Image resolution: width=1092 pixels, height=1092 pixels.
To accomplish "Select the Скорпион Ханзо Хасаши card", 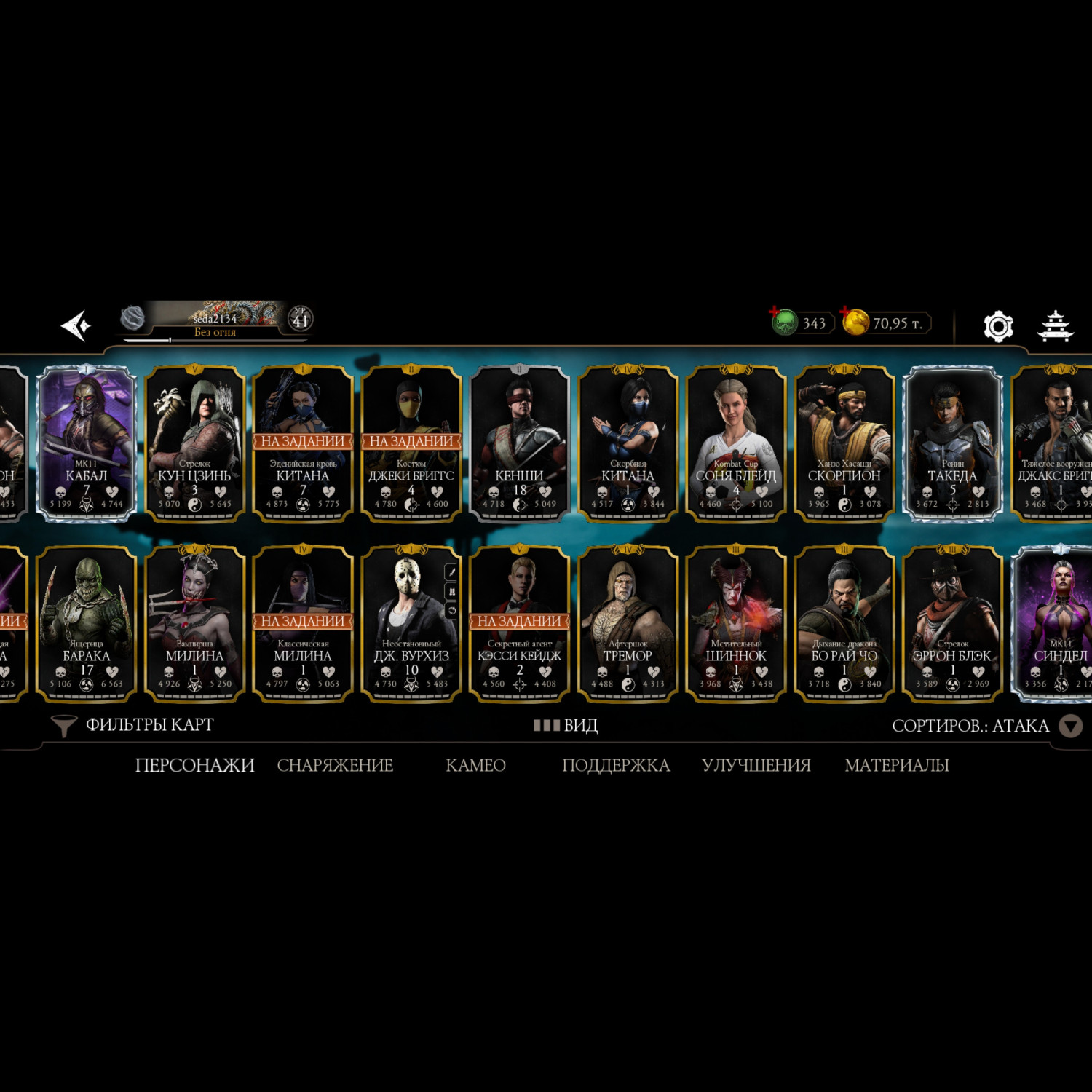I will pyautogui.click(x=844, y=443).
